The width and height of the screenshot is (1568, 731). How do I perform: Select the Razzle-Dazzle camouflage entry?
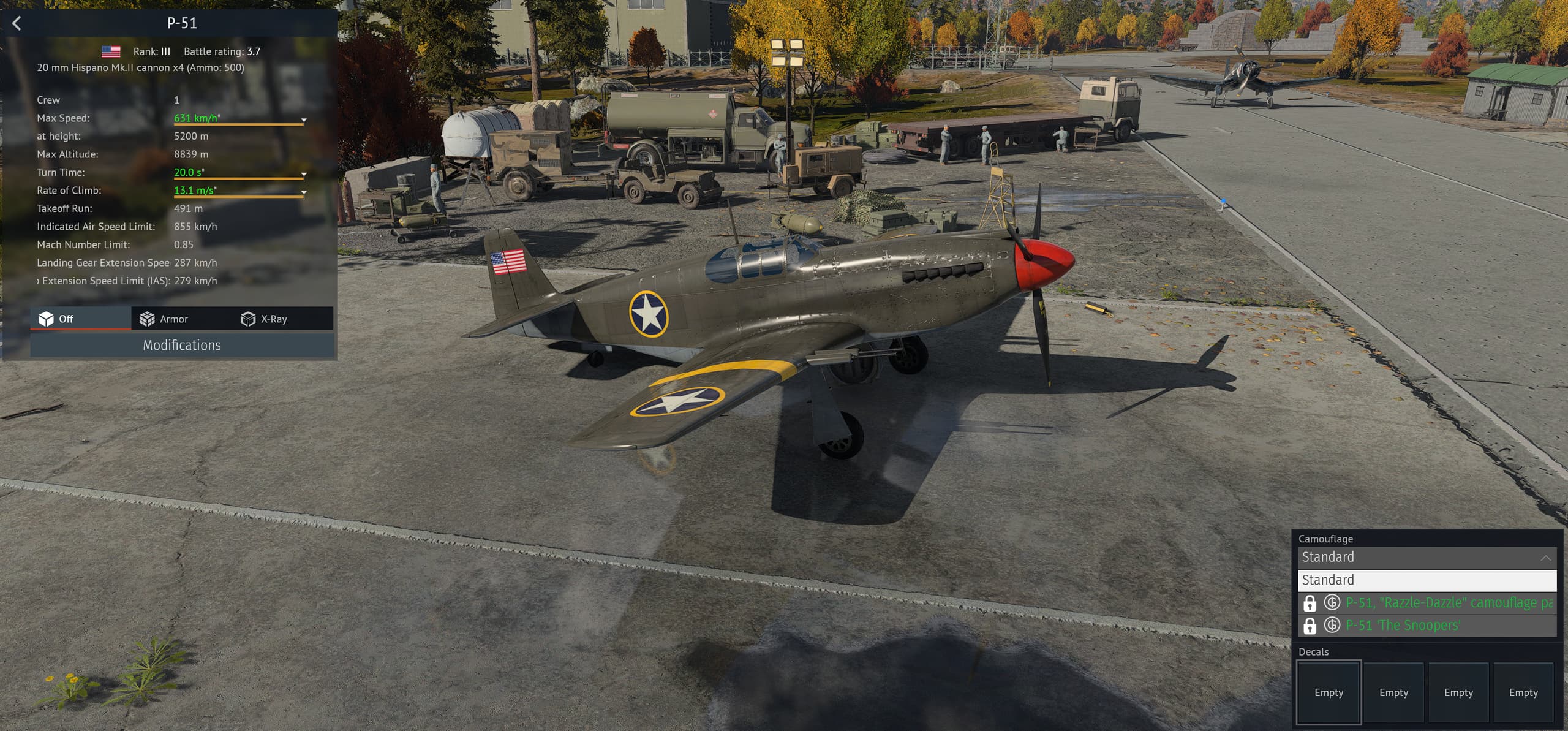pos(1448,603)
